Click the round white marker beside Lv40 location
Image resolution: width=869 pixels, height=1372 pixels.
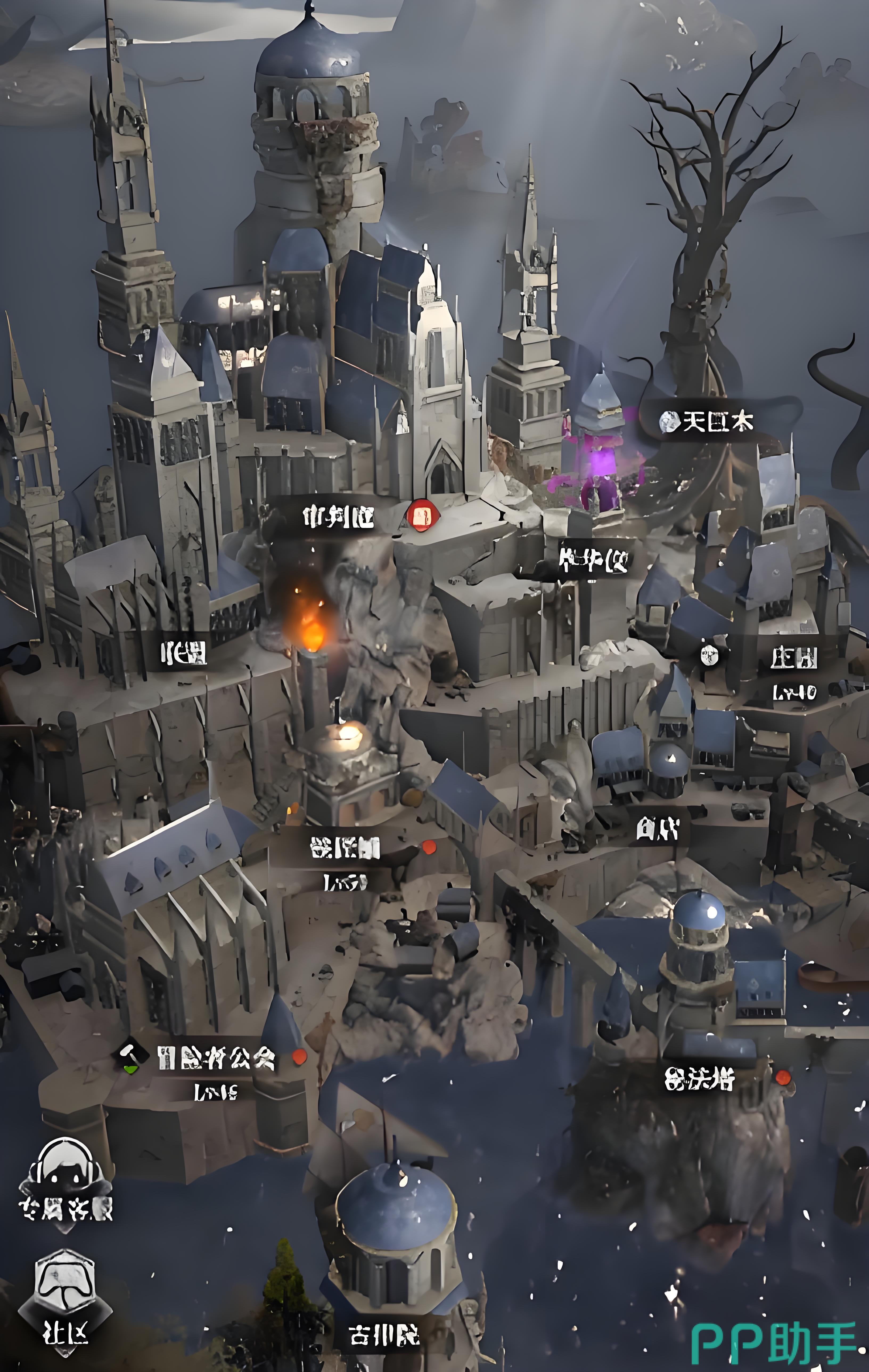[709, 655]
